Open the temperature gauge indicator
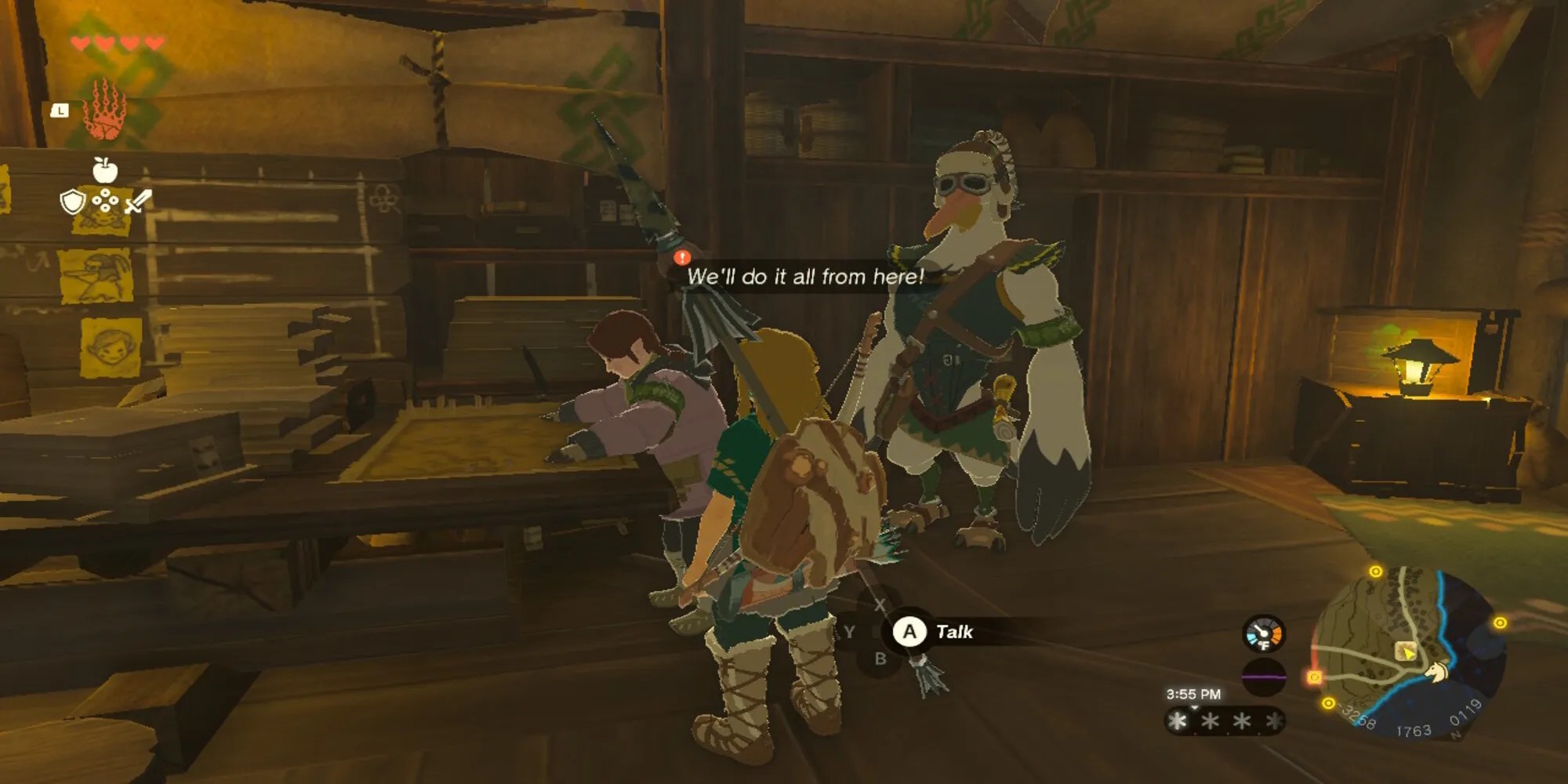The width and height of the screenshot is (1568, 784). (x=1263, y=633)
